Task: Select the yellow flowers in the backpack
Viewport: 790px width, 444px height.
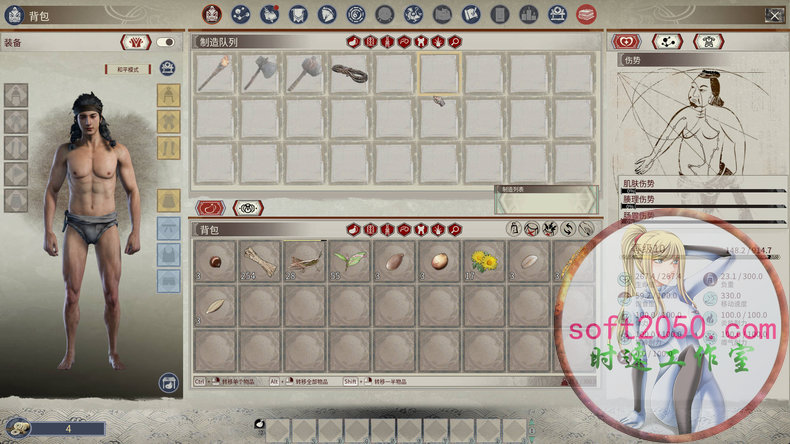Action: [x=485, y=261]
